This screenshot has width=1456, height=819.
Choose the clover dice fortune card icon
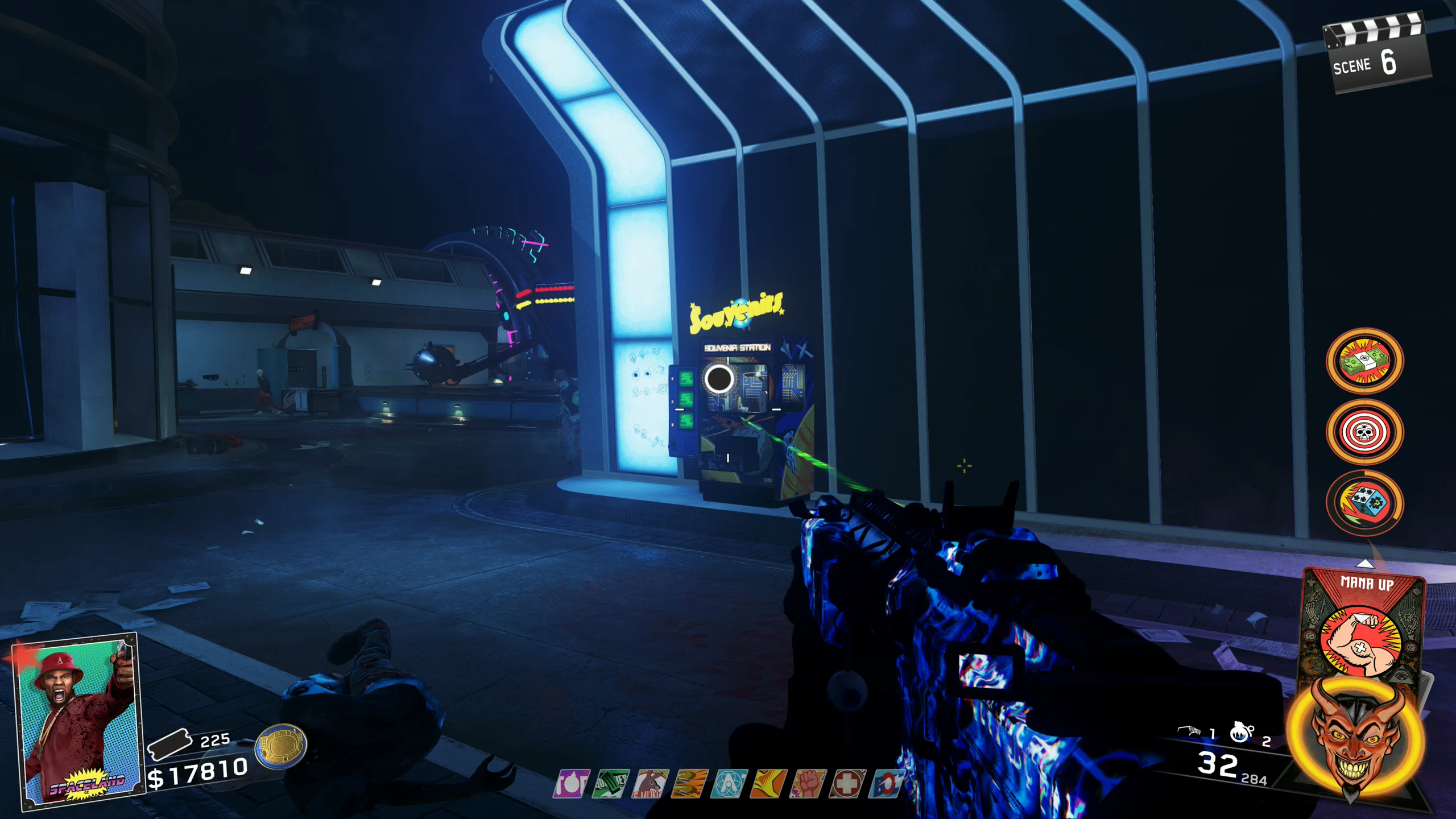[1364, 503]
